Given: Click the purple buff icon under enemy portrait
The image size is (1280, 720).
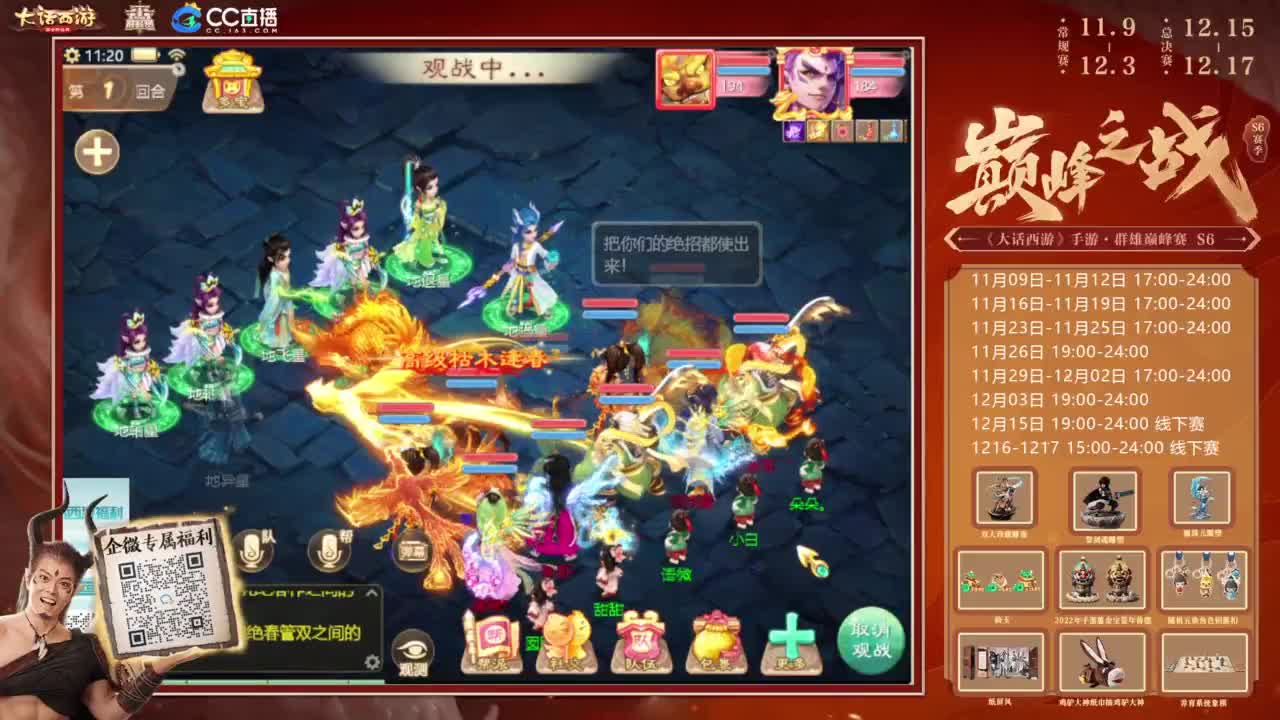Looking at the screenshot, I should pos(793,131).
